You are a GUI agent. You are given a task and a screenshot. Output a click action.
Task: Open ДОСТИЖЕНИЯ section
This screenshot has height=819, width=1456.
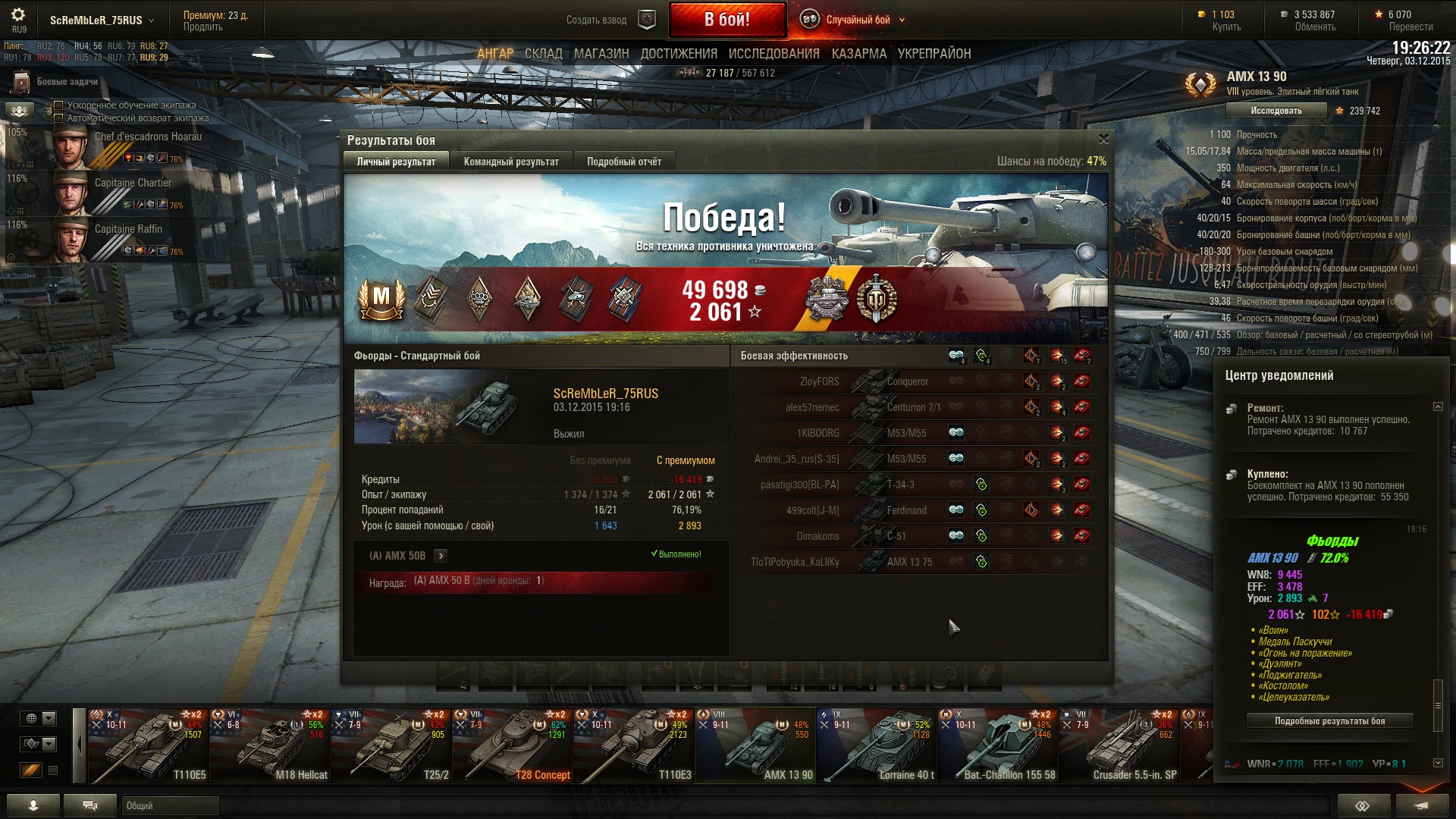[679, 54]
